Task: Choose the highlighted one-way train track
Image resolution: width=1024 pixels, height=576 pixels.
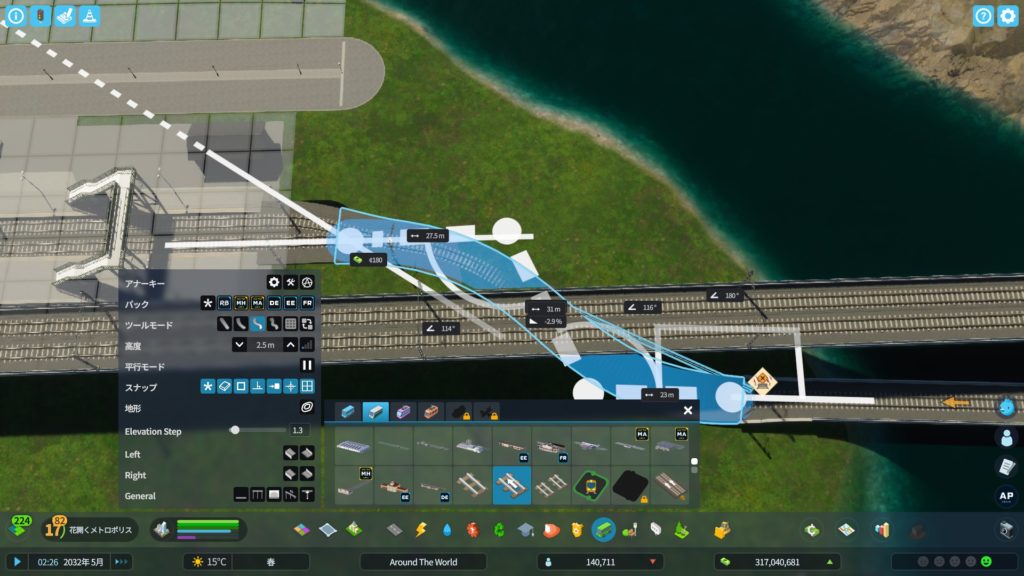Action: (x=512, y=485)
